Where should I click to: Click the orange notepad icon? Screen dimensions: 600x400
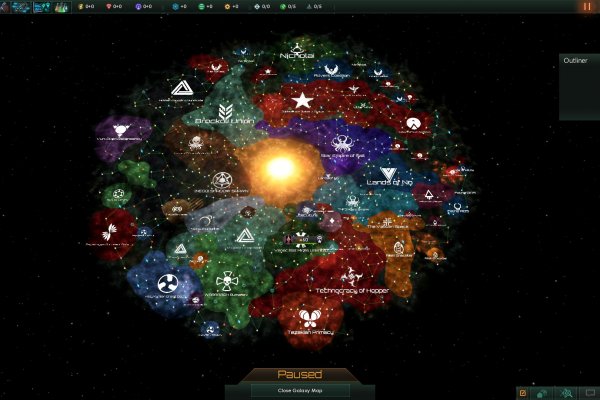[523, 392]
